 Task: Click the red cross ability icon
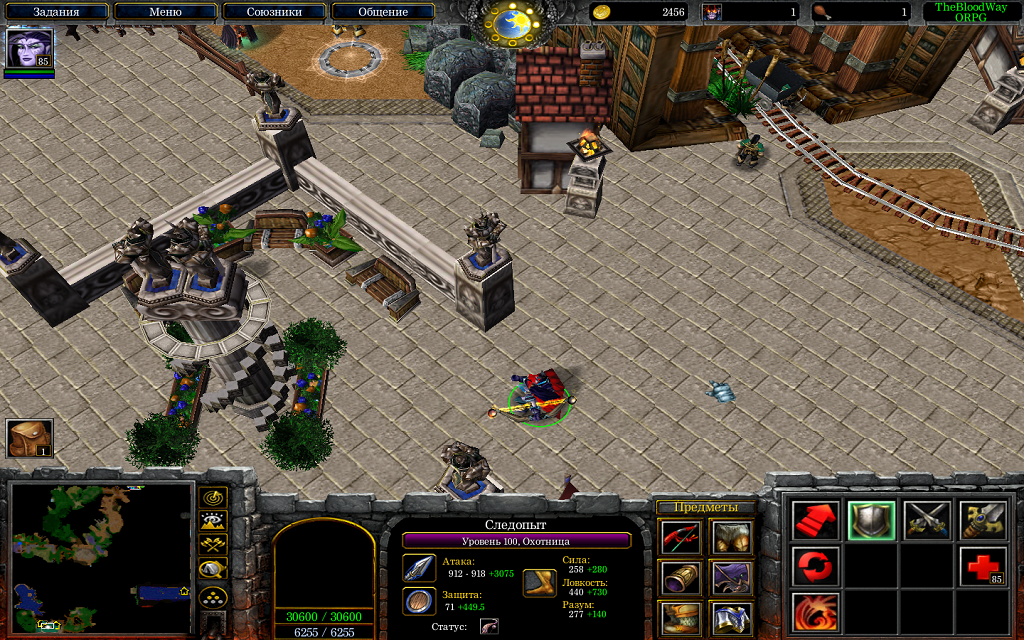click(x=982, y=567)
